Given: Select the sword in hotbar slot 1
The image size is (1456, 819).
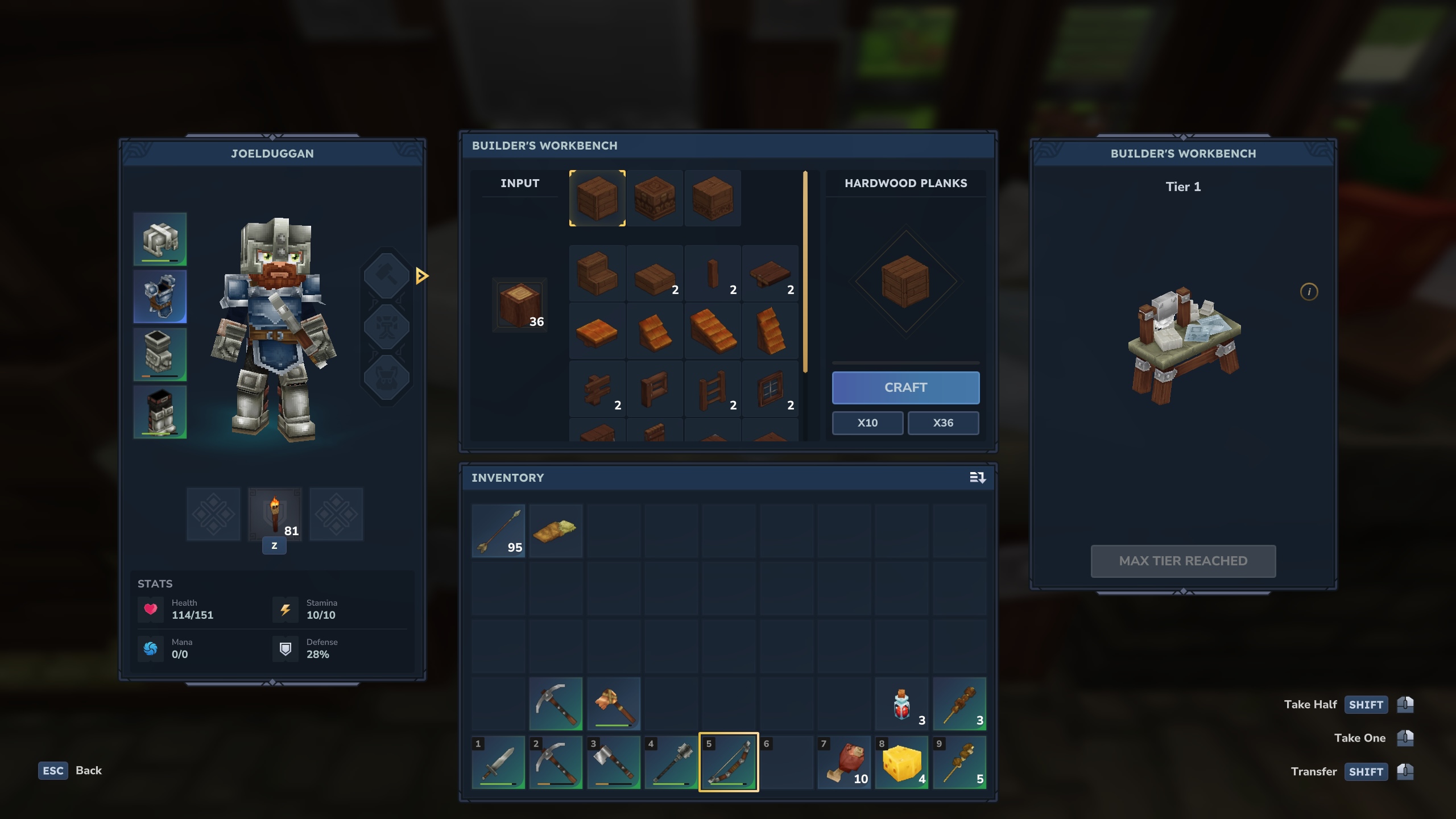Looking at the screenshot, I should click(498, 762).
